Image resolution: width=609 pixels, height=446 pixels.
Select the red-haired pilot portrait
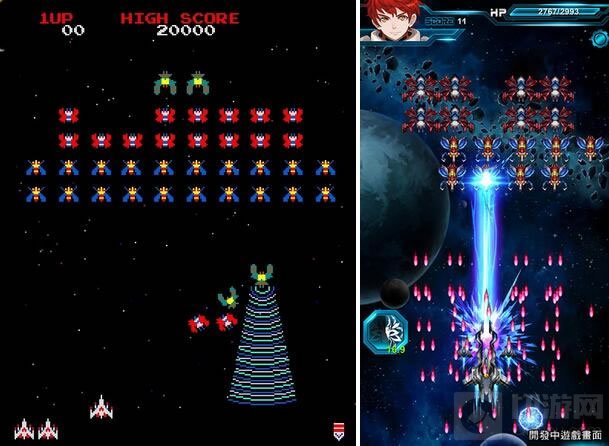[x=387, y=19]
